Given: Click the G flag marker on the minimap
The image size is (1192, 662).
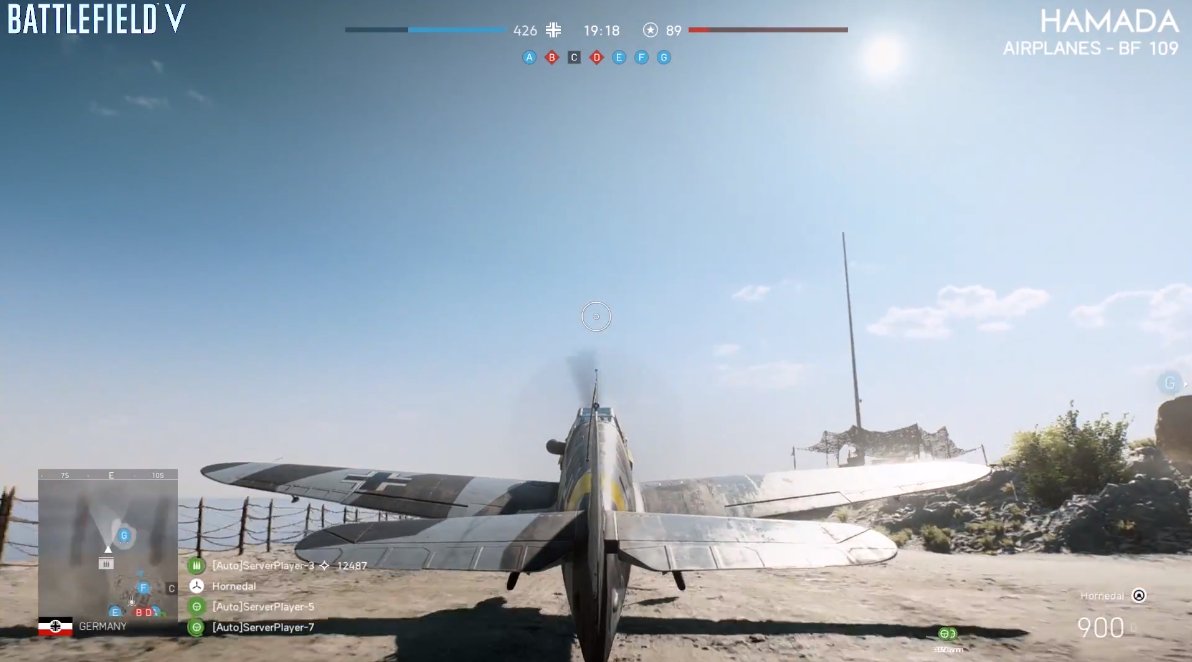Looking at the screenshot, I should 124,536.
